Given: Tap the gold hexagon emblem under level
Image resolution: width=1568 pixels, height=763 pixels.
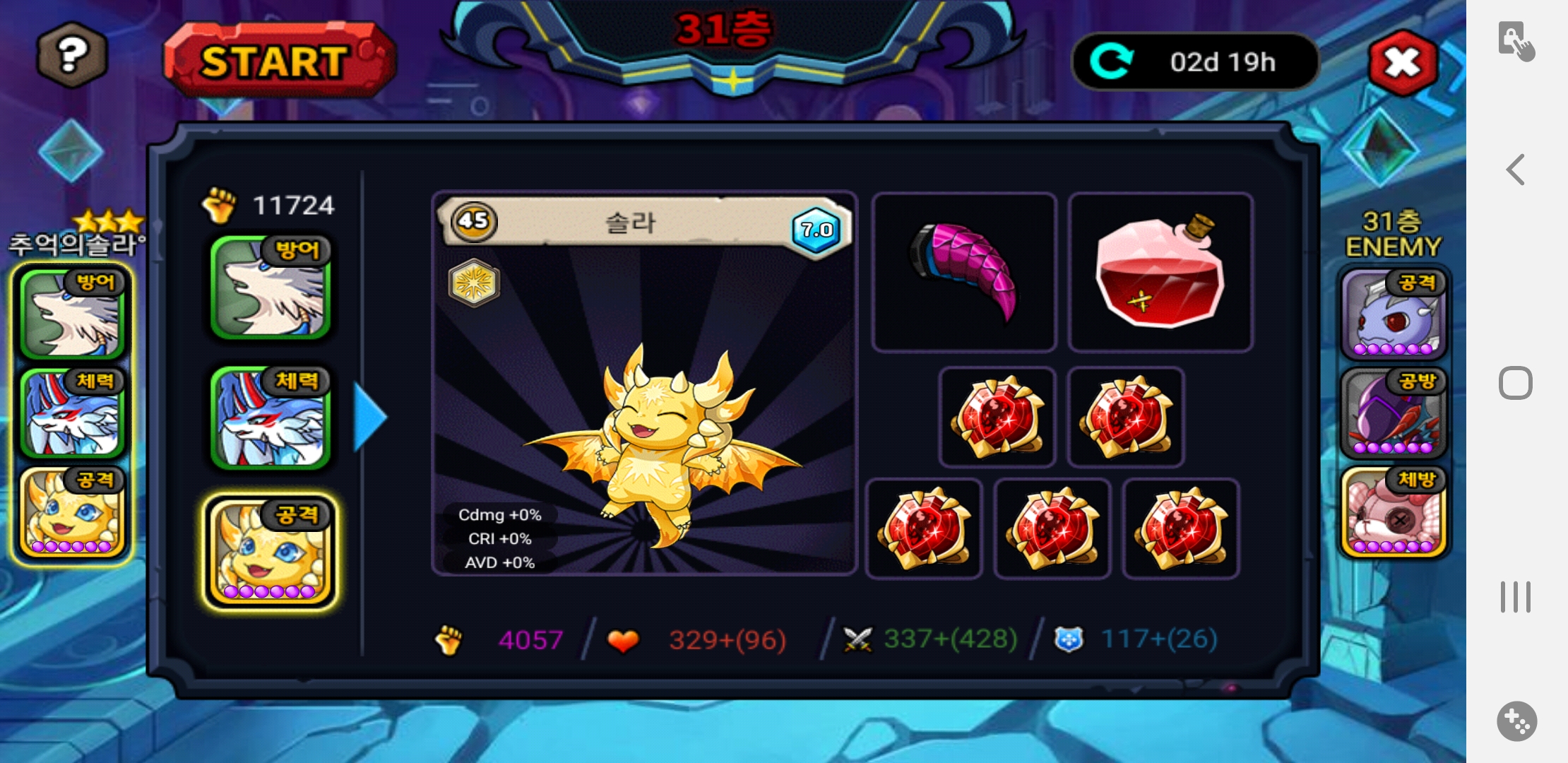Looking at the screenshot, I should [x=474, y=283].
